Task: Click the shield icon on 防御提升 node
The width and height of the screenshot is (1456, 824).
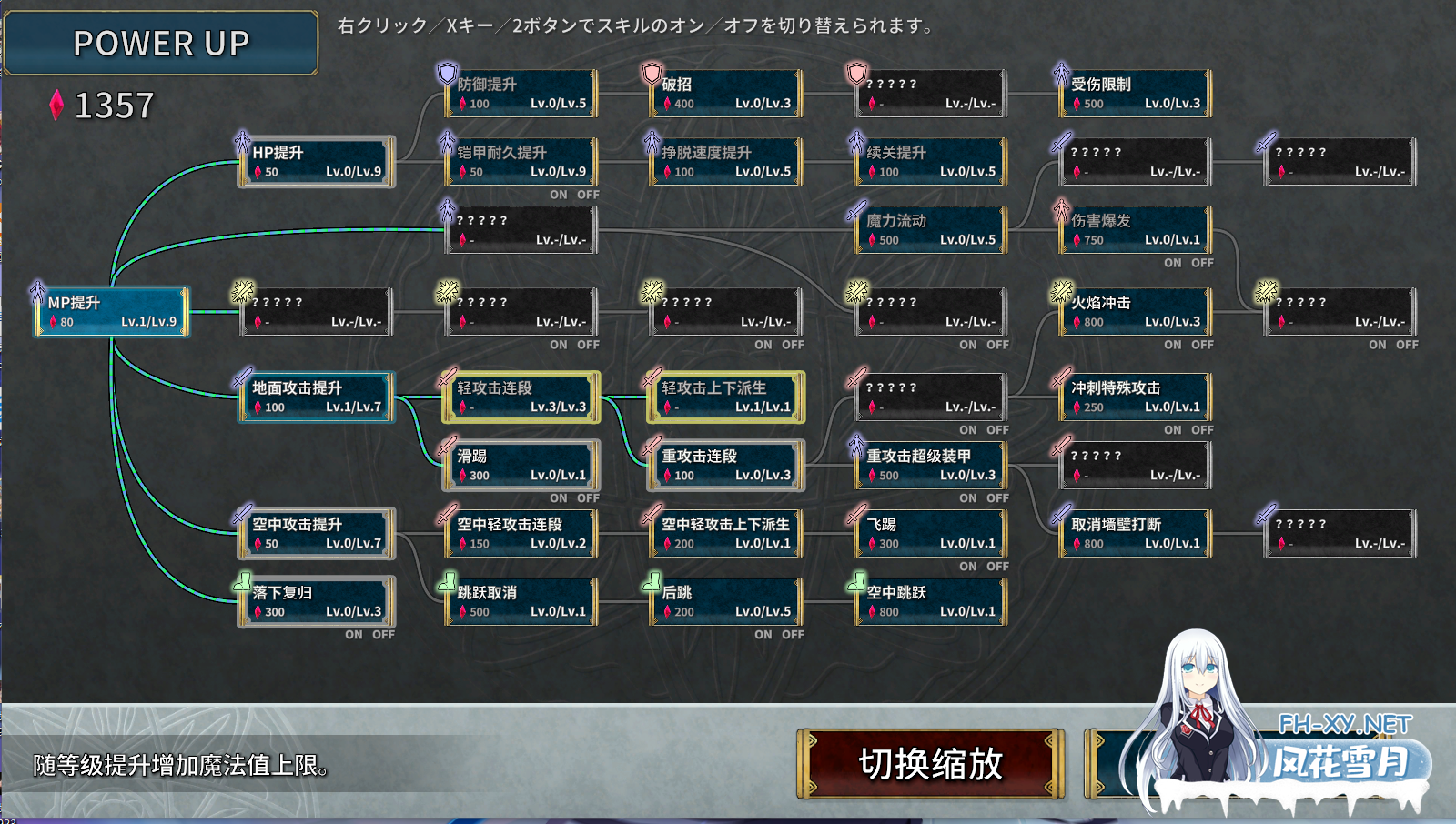Action: (445, 73)
